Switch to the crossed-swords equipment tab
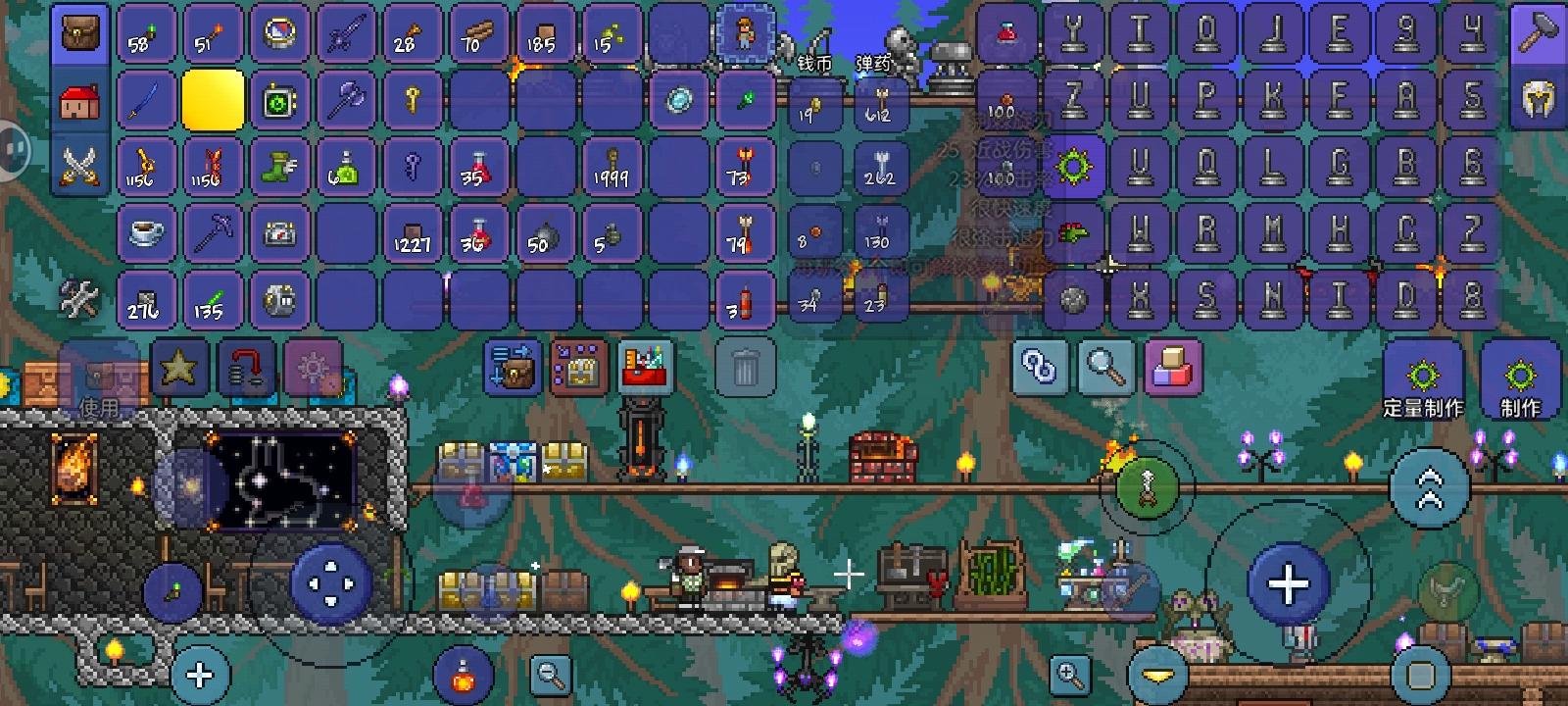The image size is (1568, 706). point(78,167)
